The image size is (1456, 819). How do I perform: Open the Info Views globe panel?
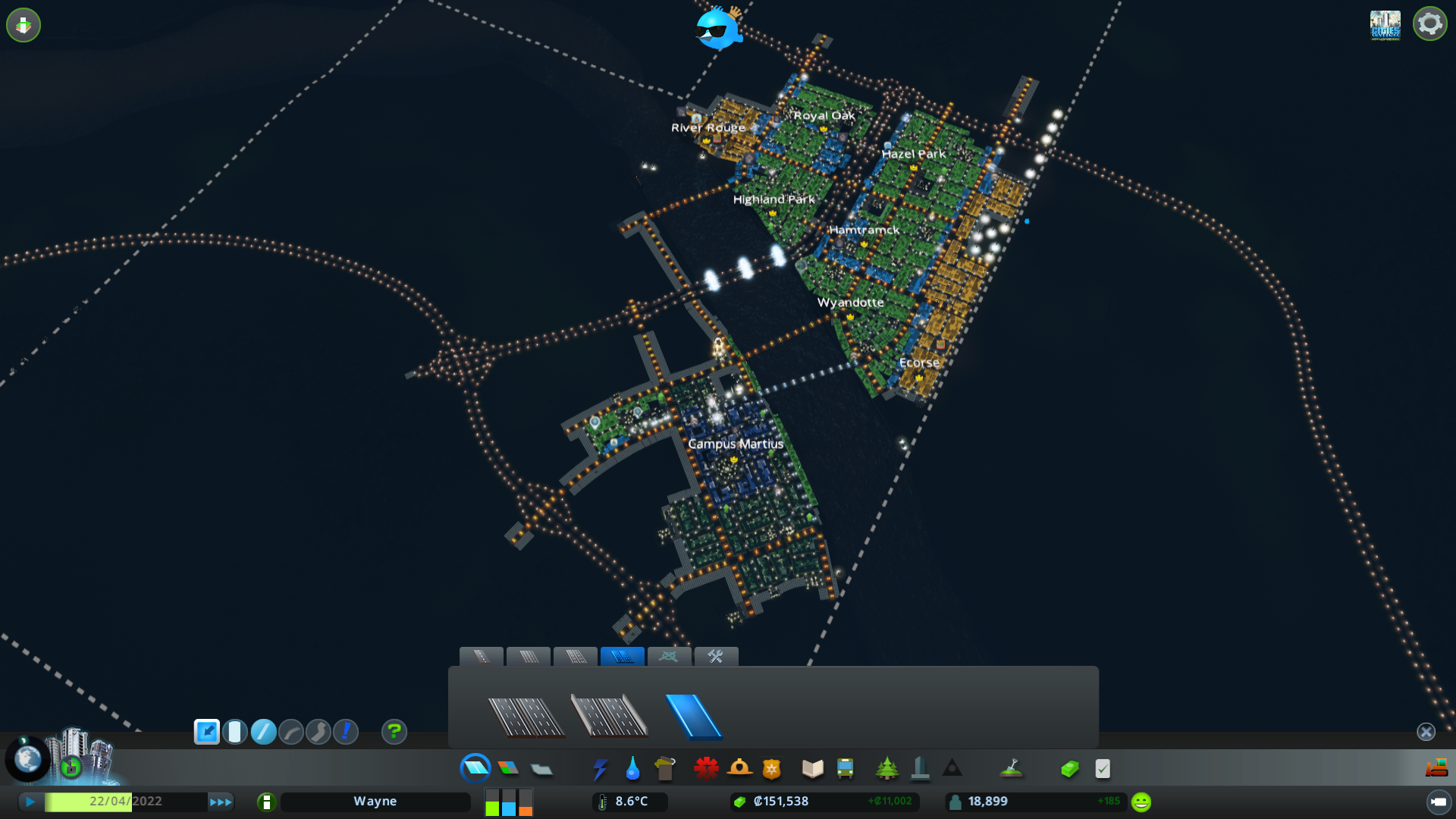[x=28, y=758]
